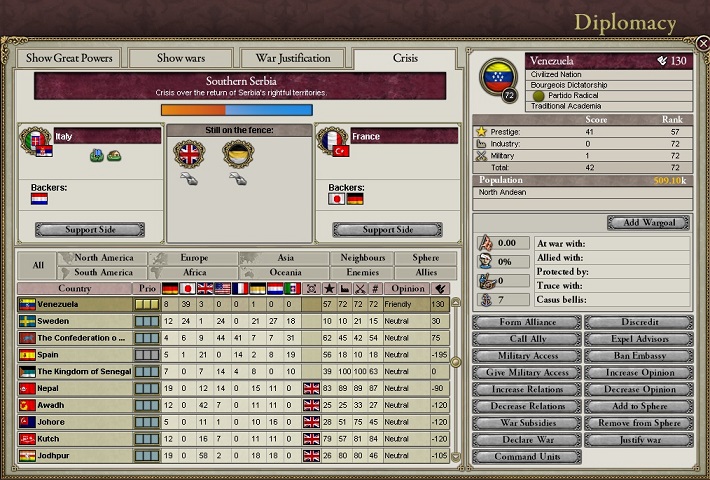Open the Show wars tab
The height and width of the screenshot is (480, 710).
pyautogui.click(x=183, y=58)
